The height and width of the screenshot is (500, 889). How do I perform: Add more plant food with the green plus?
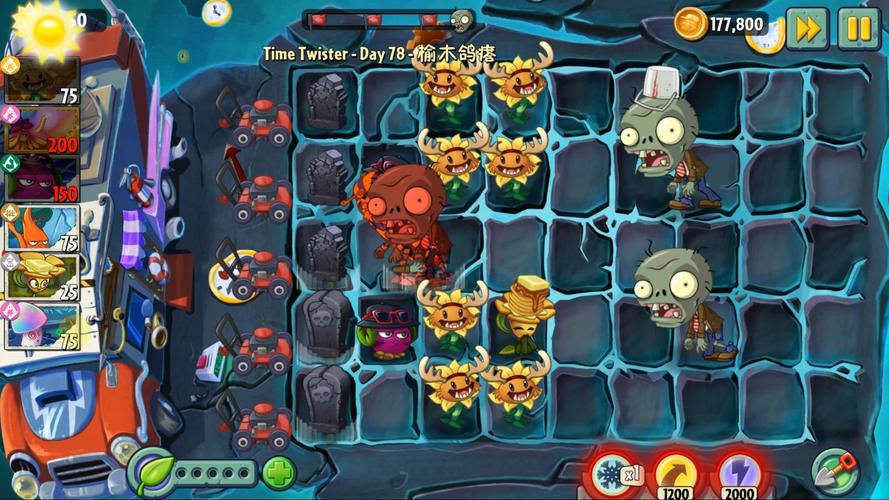click(x=279, y=471)
